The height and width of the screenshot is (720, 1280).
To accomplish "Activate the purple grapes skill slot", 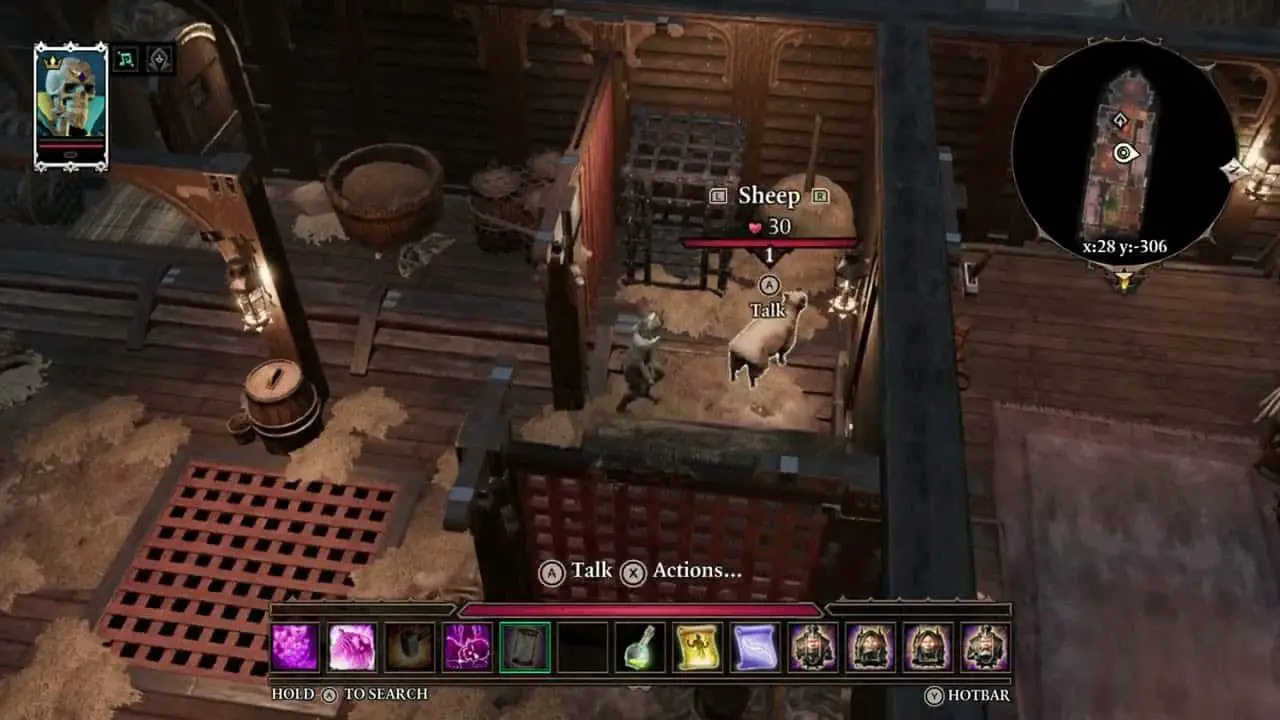I will coord(295,647).
